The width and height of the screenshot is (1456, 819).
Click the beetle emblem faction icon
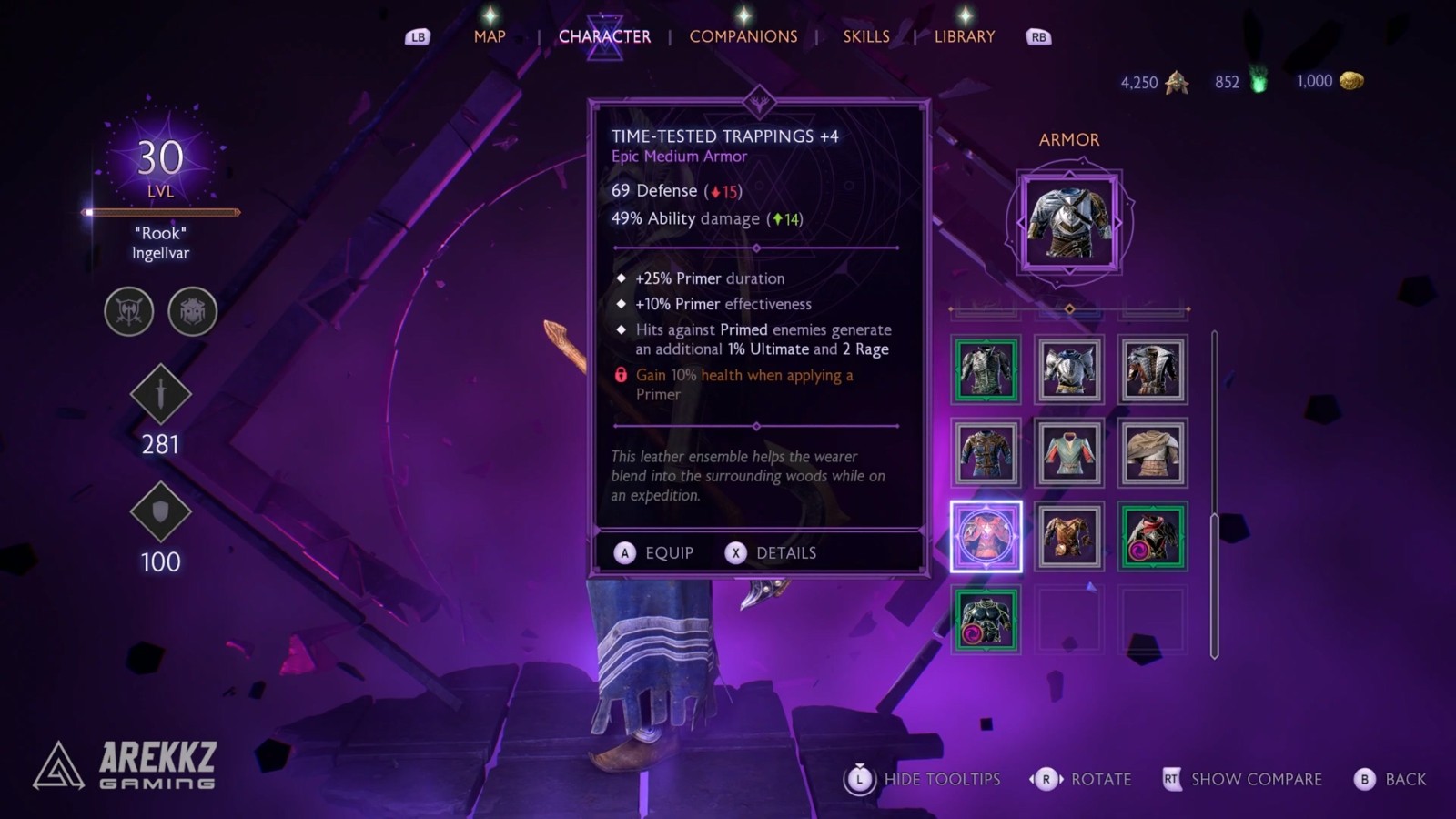pos(192,311)
